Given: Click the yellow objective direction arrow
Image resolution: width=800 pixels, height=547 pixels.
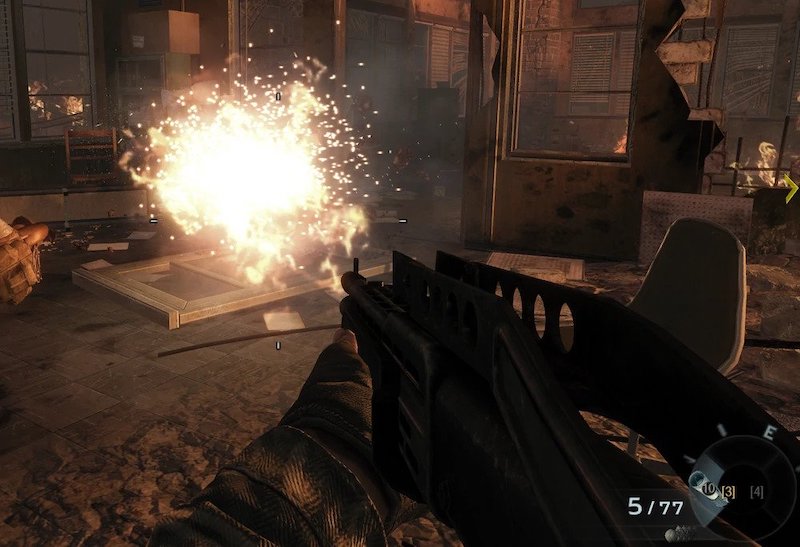Looking at the screenshot, I should [790, 187].
